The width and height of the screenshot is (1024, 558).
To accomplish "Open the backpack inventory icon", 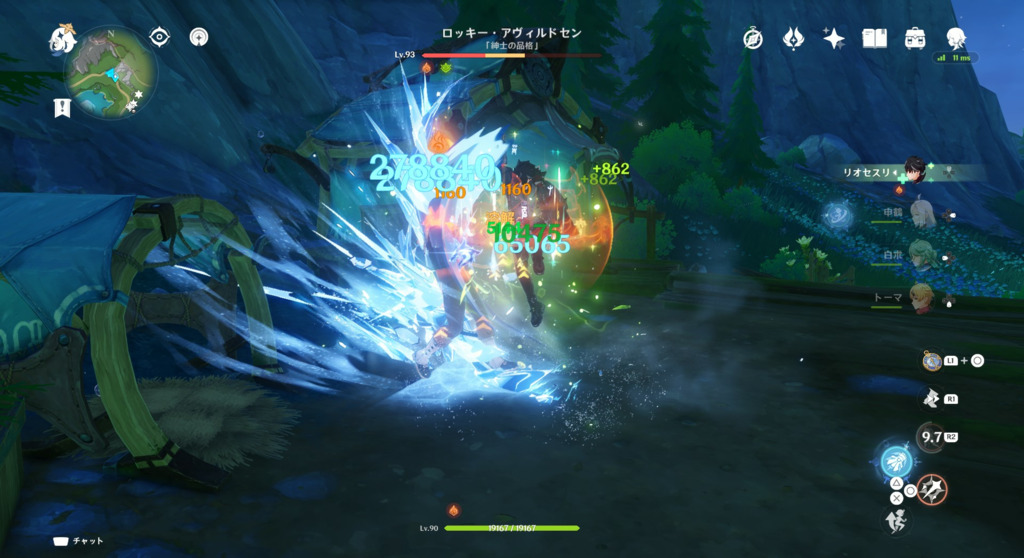I will [915, 38].
